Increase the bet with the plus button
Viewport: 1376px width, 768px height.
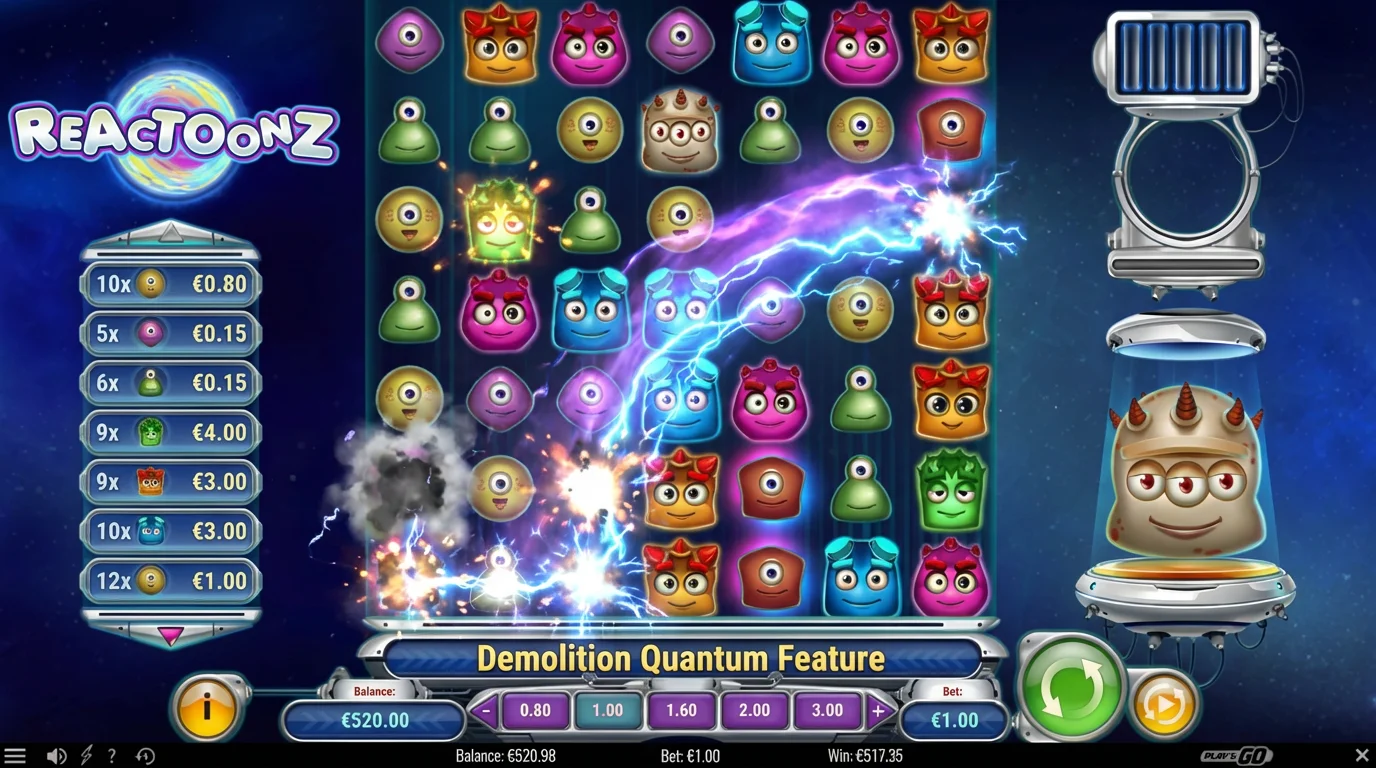pyautogui.click(x=877, y=710)
